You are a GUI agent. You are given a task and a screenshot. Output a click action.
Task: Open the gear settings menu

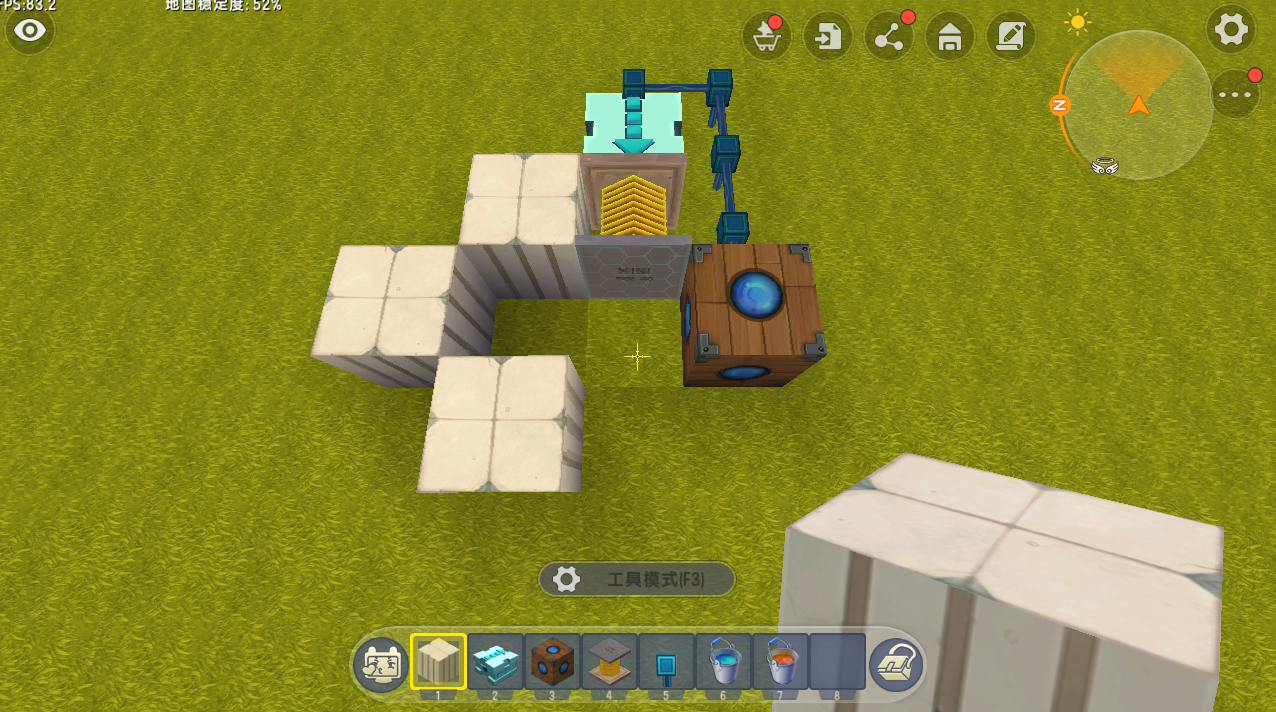1230,29
